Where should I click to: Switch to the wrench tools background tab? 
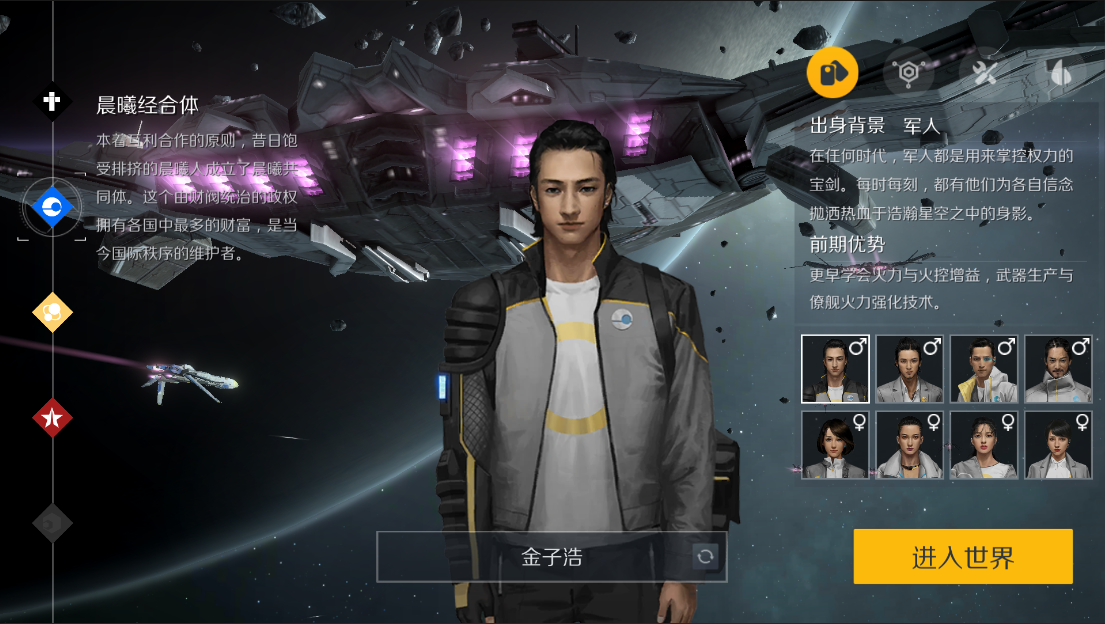pyautogui.click(x=984, y=72)
